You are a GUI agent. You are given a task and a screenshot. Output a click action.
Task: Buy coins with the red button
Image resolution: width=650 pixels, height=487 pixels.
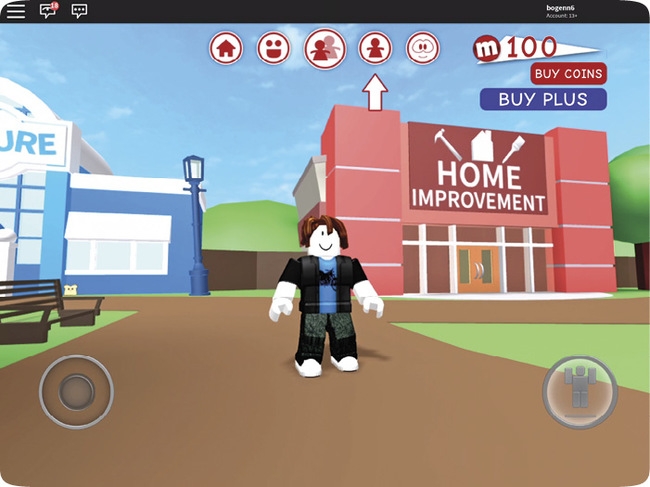[568, 74]
